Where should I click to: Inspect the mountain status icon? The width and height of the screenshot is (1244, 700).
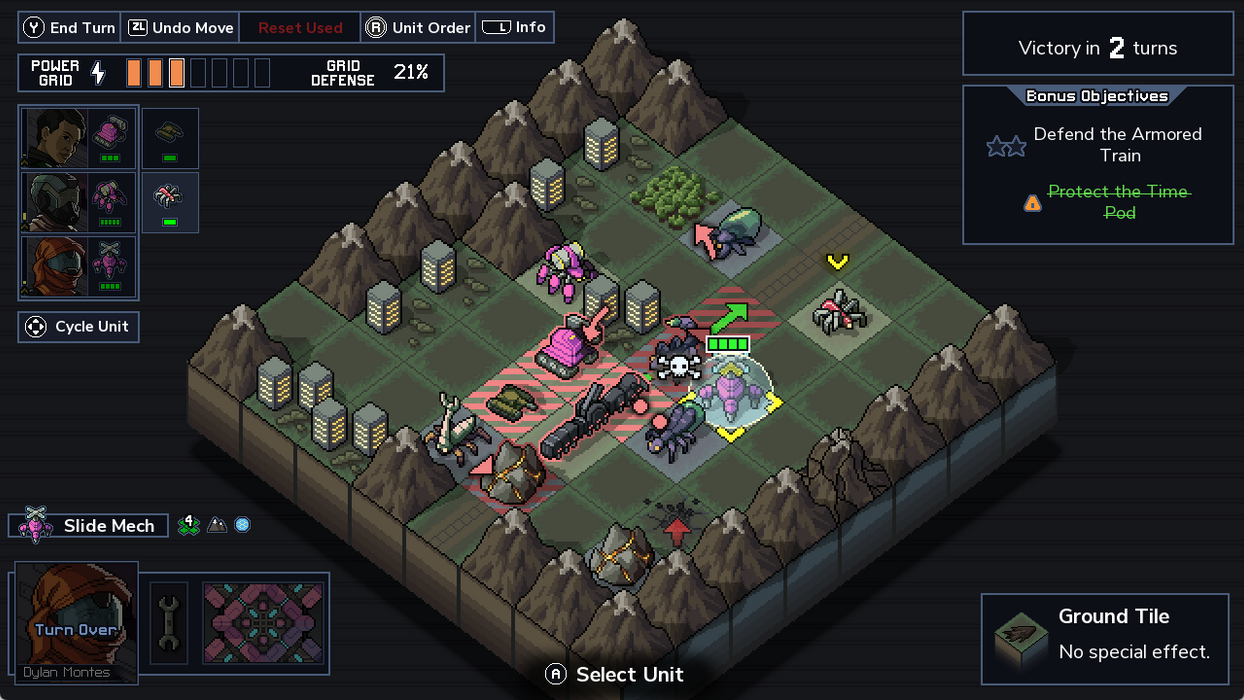pos(217,525)
